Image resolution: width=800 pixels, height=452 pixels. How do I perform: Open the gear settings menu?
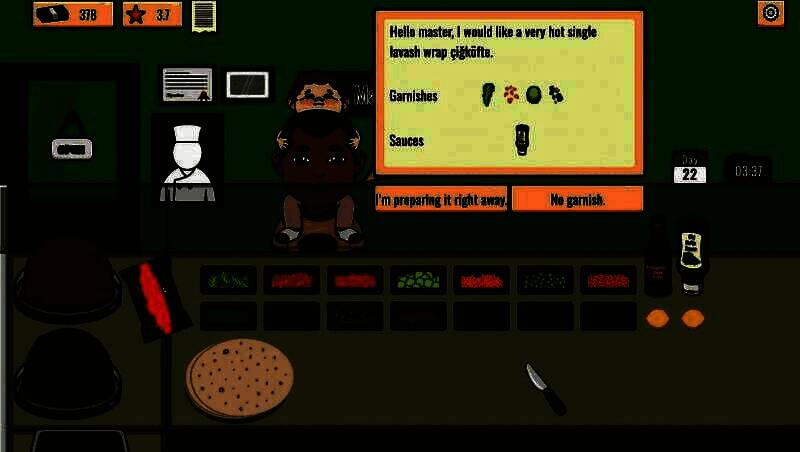(770, 13)
